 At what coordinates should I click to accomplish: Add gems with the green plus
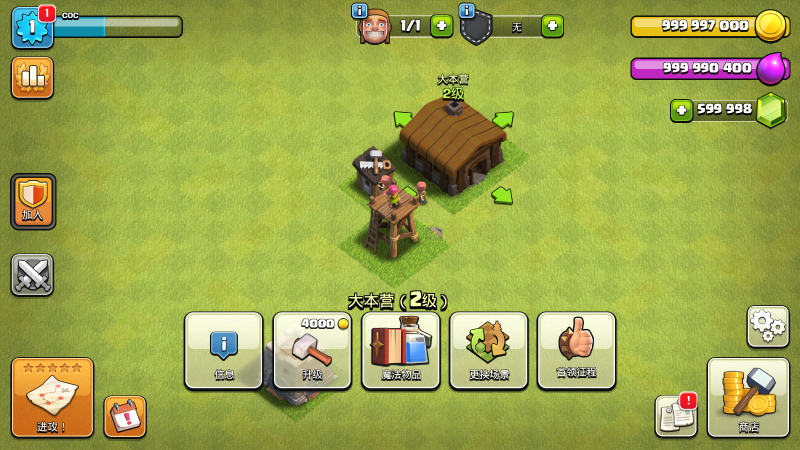(681, 110)
